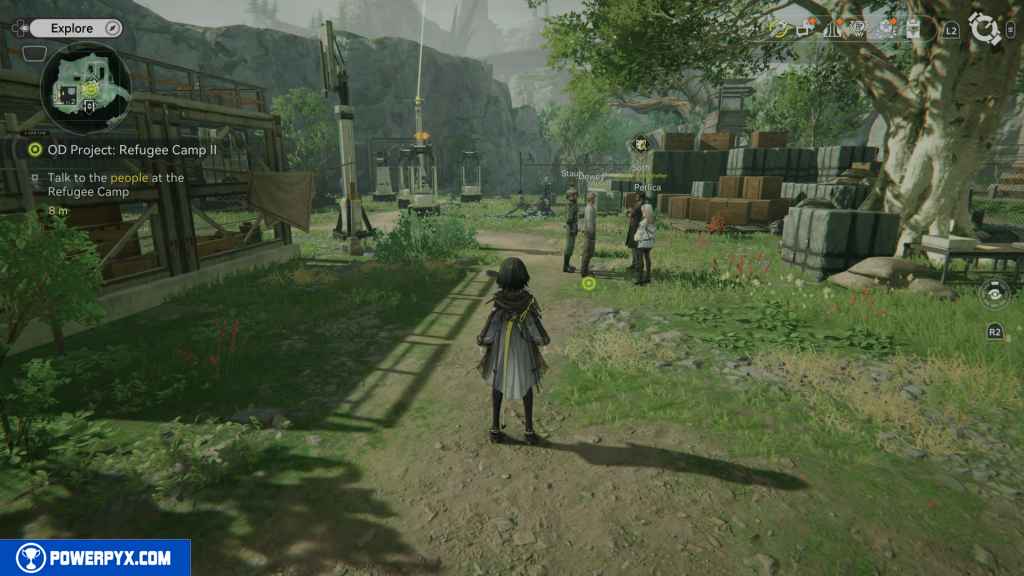Select the yellow quest marker on the minimap
This screenshot has height=576, width=1024.
[91, 89]
